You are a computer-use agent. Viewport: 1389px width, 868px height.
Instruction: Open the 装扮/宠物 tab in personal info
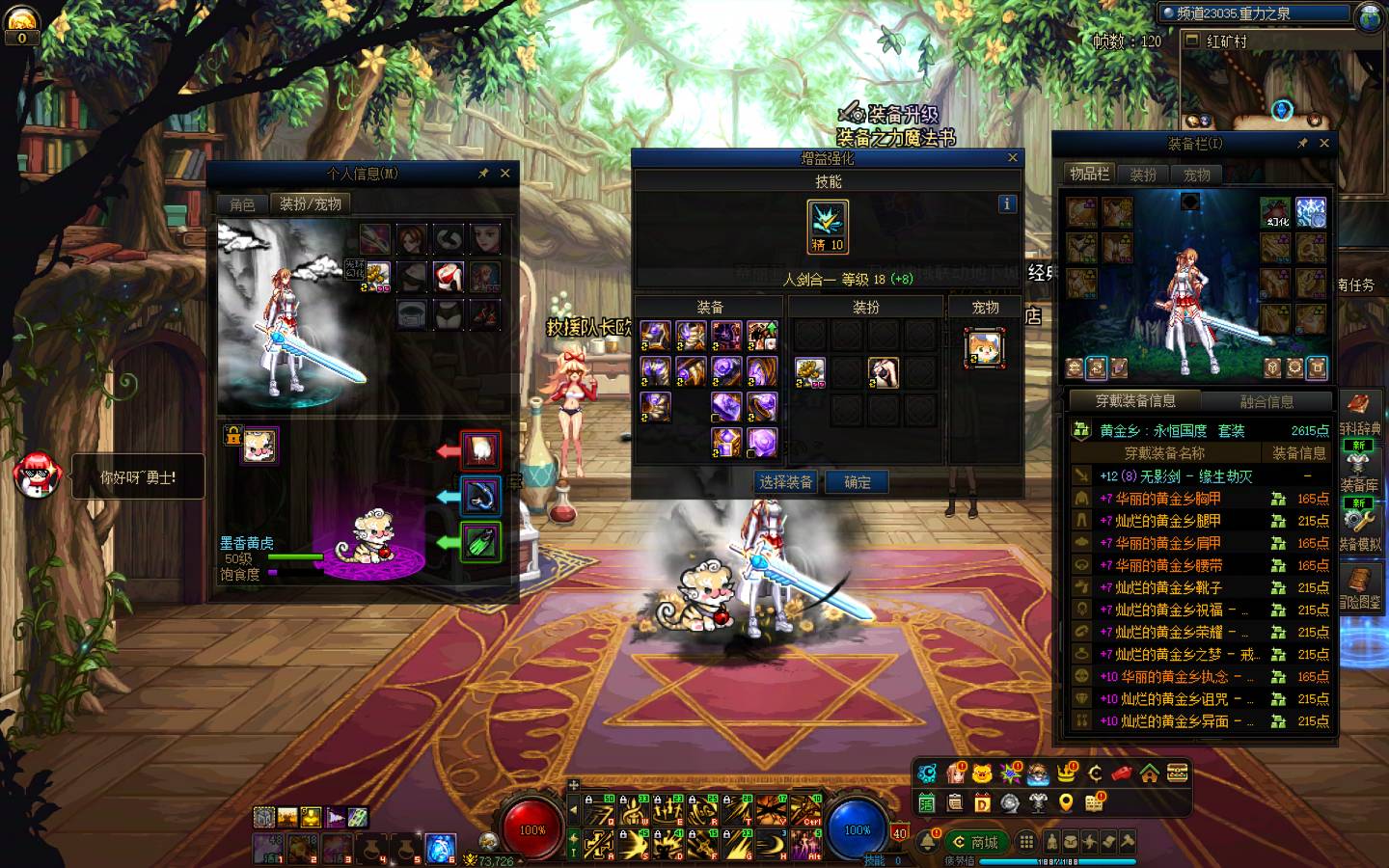(x=311, y=204)
